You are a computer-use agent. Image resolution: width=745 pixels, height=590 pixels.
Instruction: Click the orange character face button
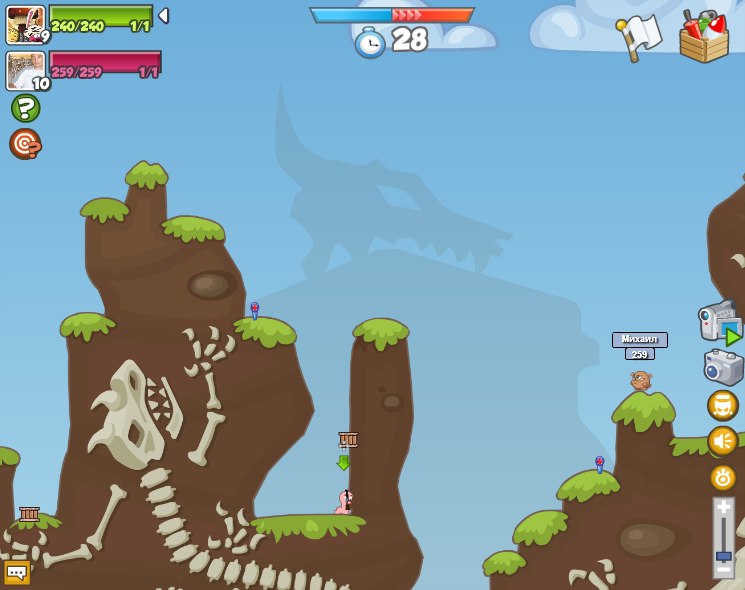click(722, 405)
